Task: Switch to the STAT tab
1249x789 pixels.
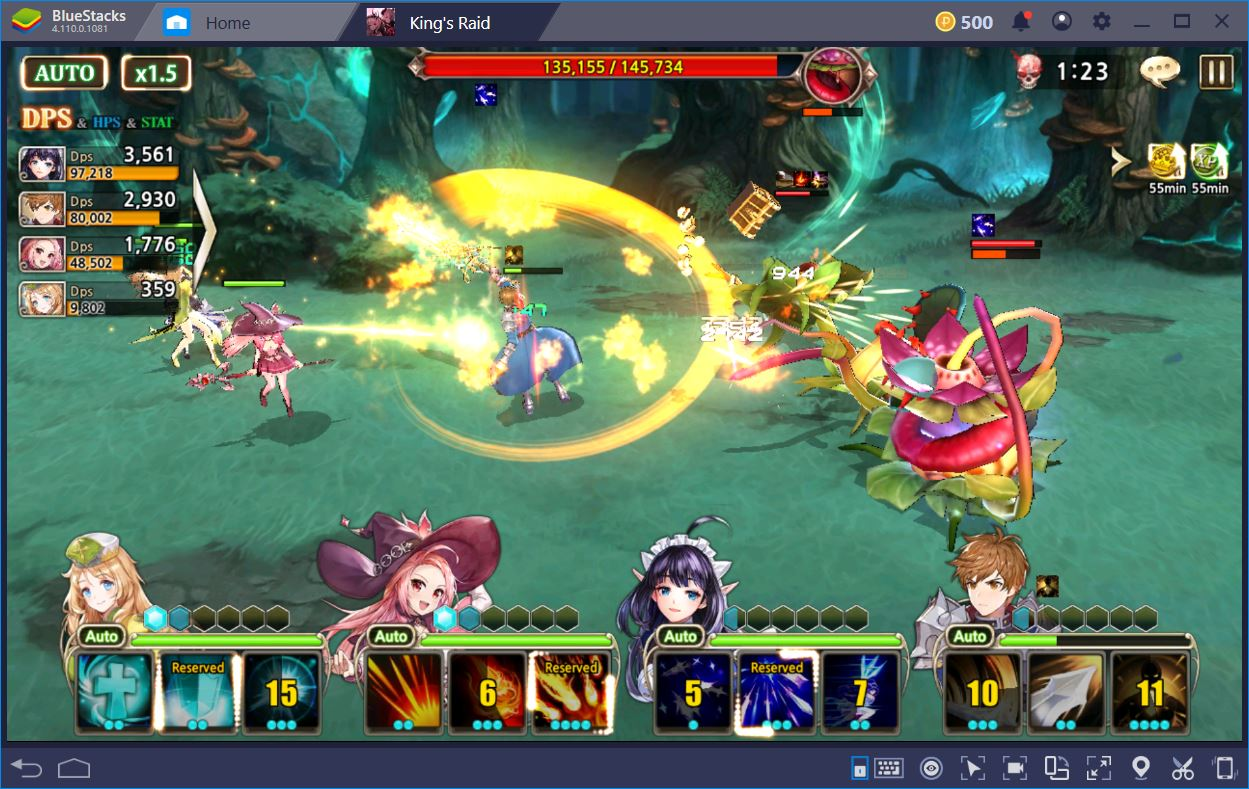Action: point(157,122)
